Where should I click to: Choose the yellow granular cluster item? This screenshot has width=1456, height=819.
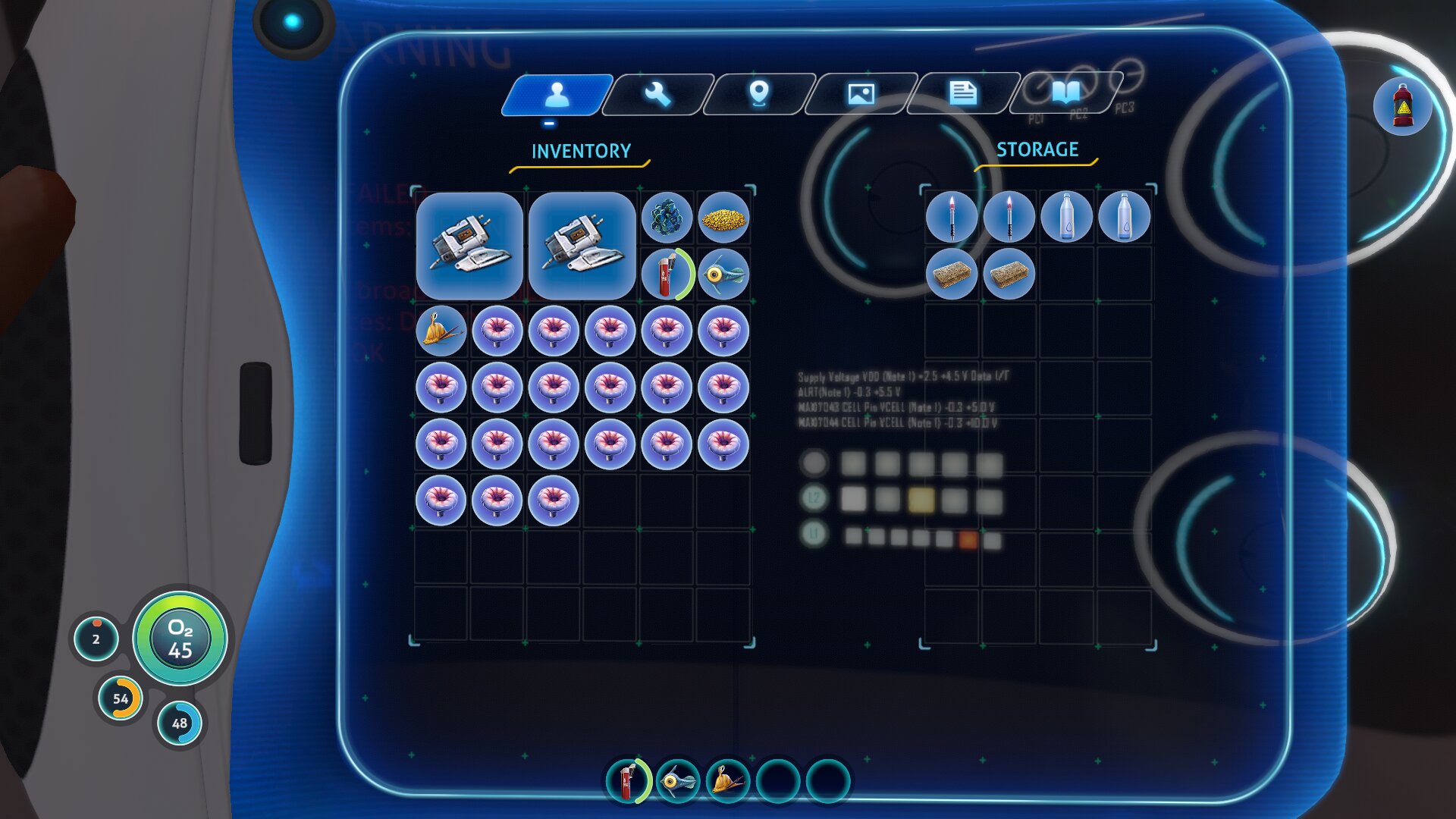coord(723,219)
